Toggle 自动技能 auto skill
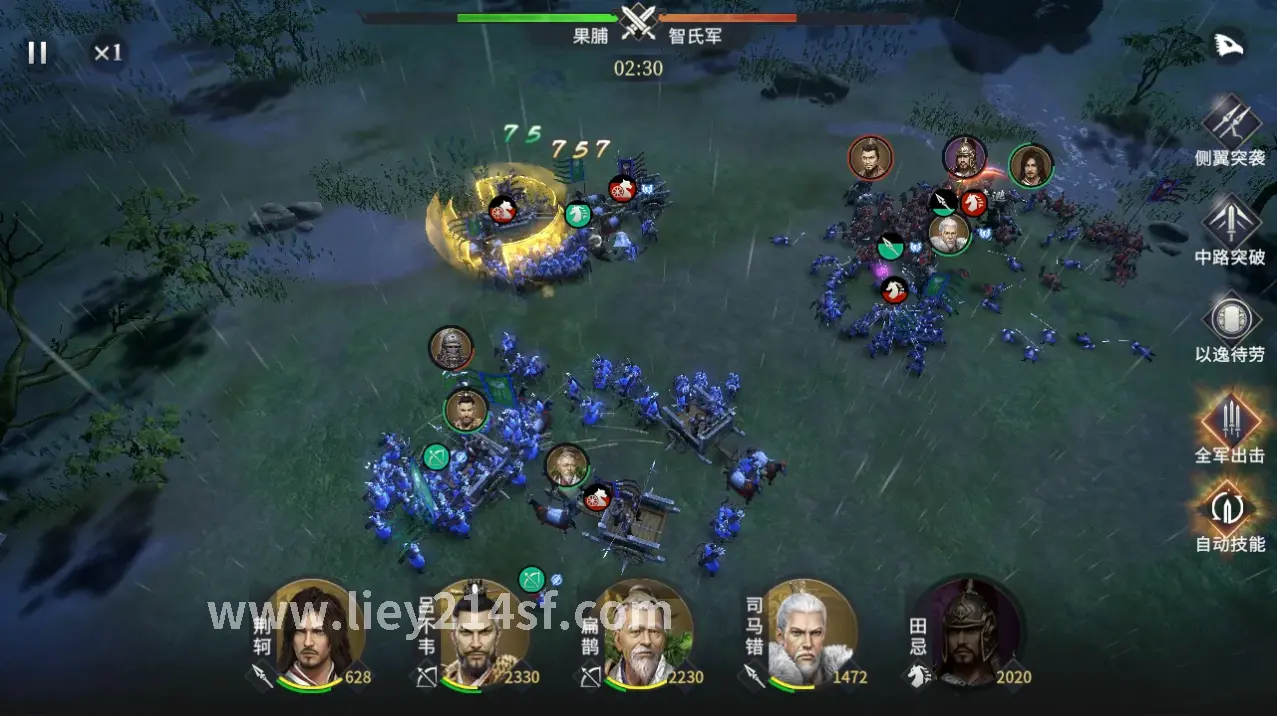1277x716 pixels. pos(1230,508)
